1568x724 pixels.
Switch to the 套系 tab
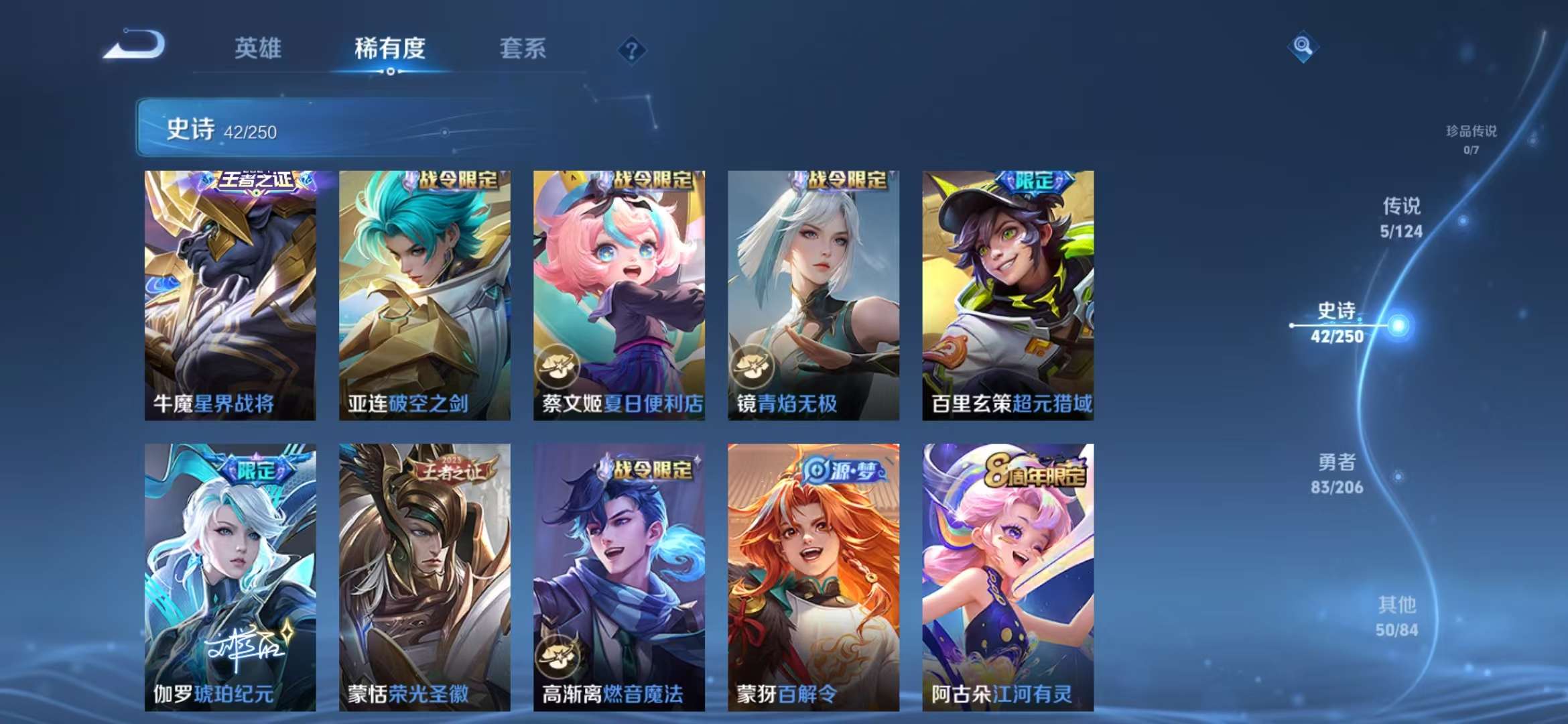(x=522, y=48)
